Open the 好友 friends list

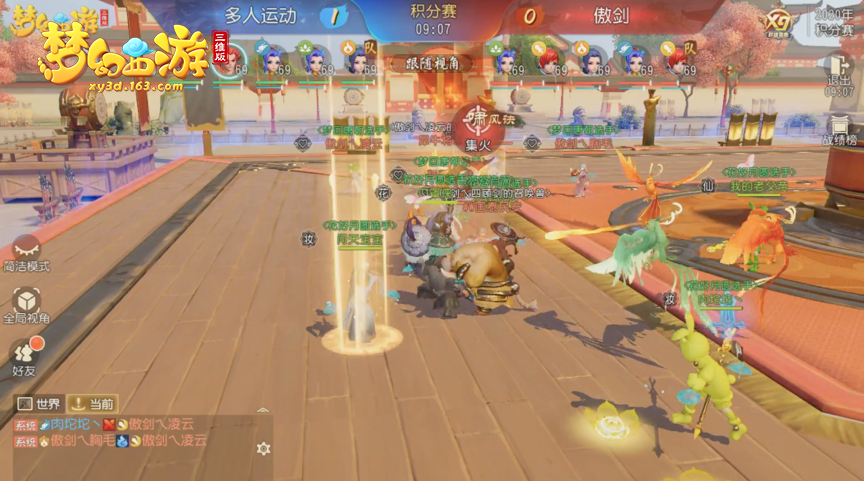(26, 351)
